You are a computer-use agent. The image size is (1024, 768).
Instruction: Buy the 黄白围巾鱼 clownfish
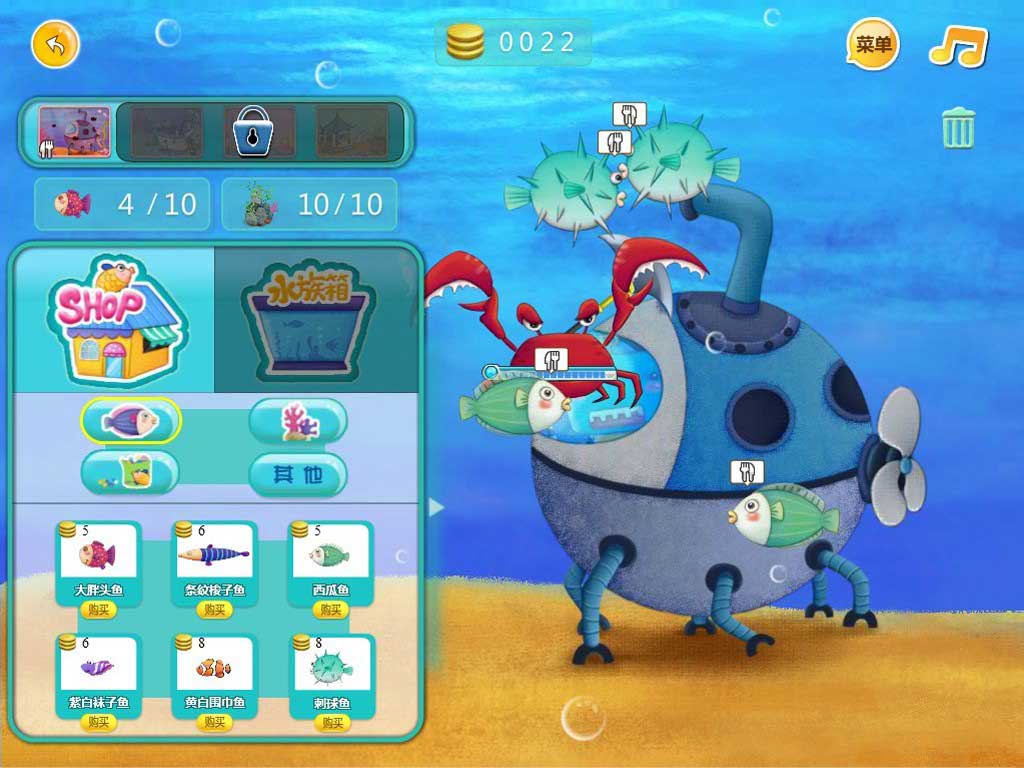[x=215, y=722]
